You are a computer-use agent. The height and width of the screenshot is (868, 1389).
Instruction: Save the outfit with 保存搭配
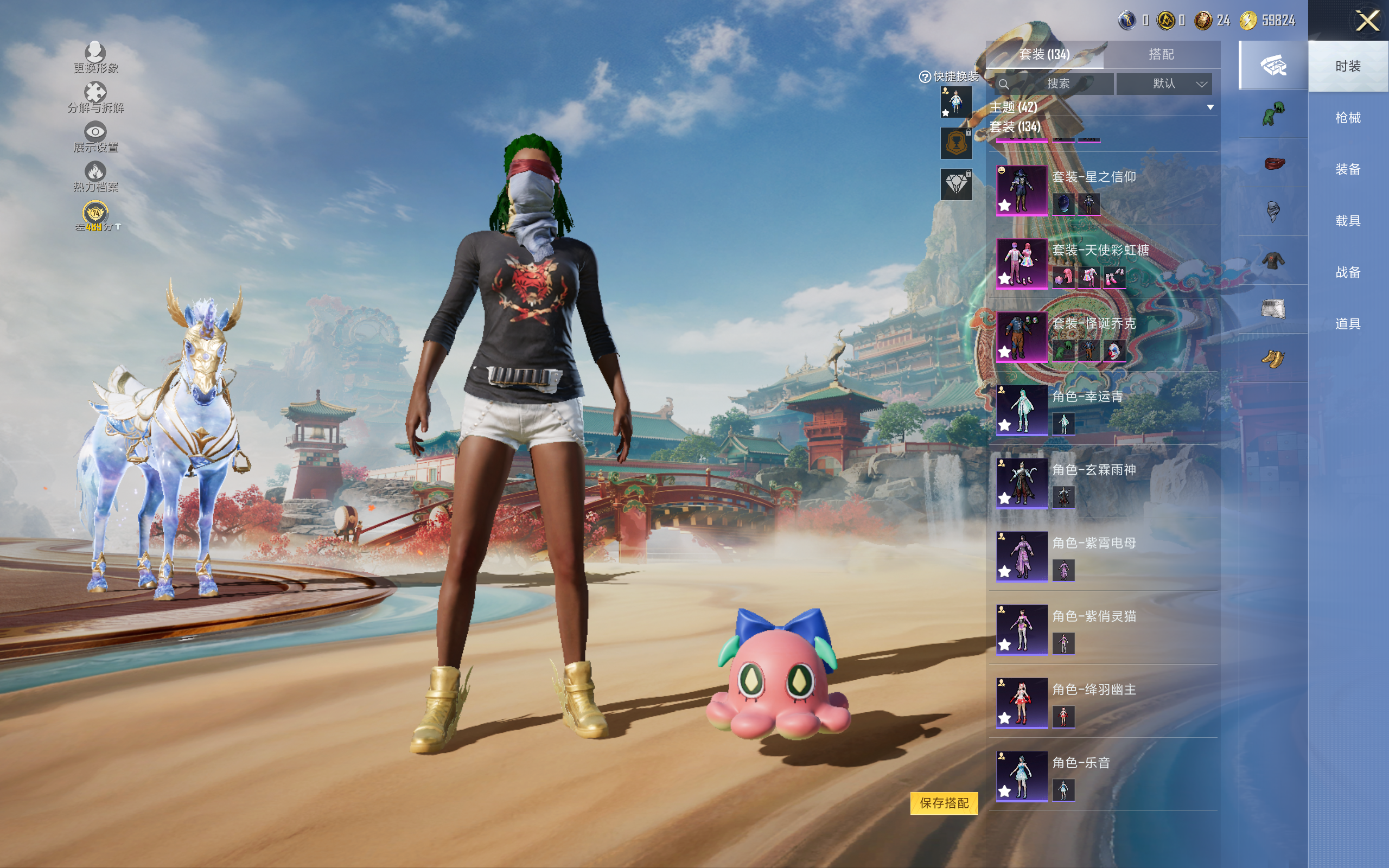(x=944, y=802)
